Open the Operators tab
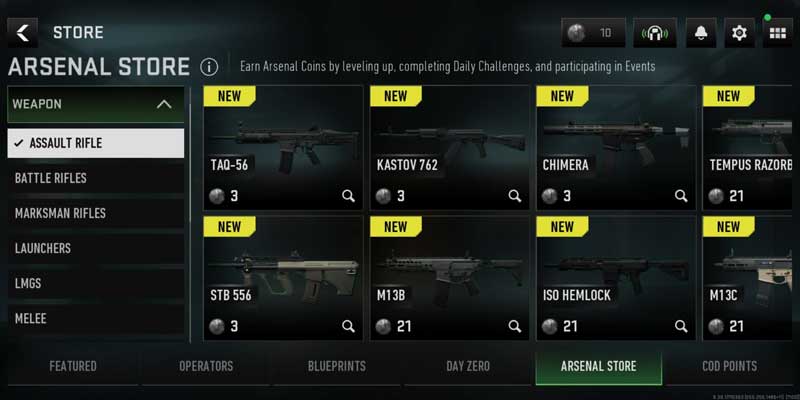 pos(206,366)
